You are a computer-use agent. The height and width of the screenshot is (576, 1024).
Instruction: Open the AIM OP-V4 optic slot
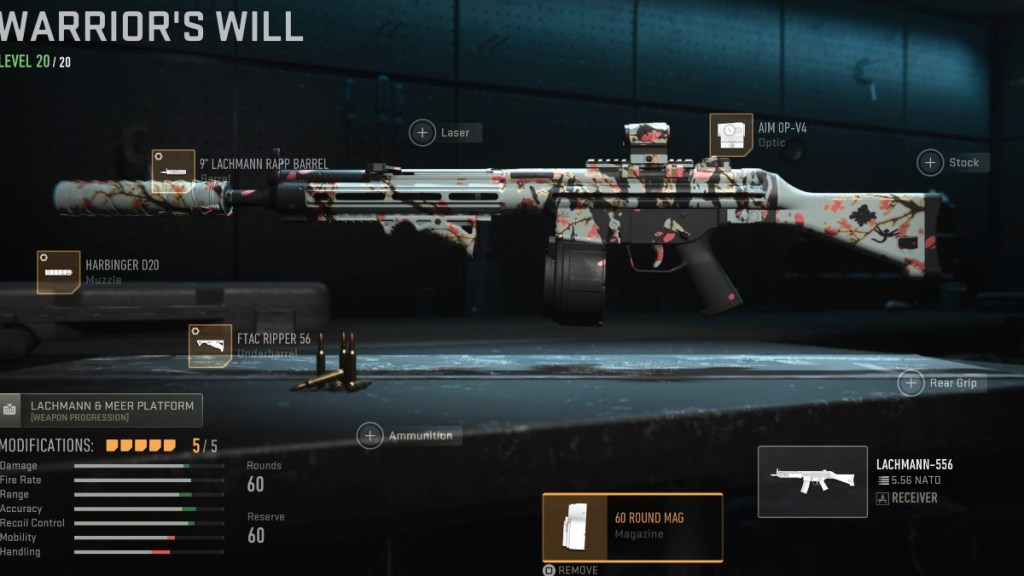pos(731,135)
